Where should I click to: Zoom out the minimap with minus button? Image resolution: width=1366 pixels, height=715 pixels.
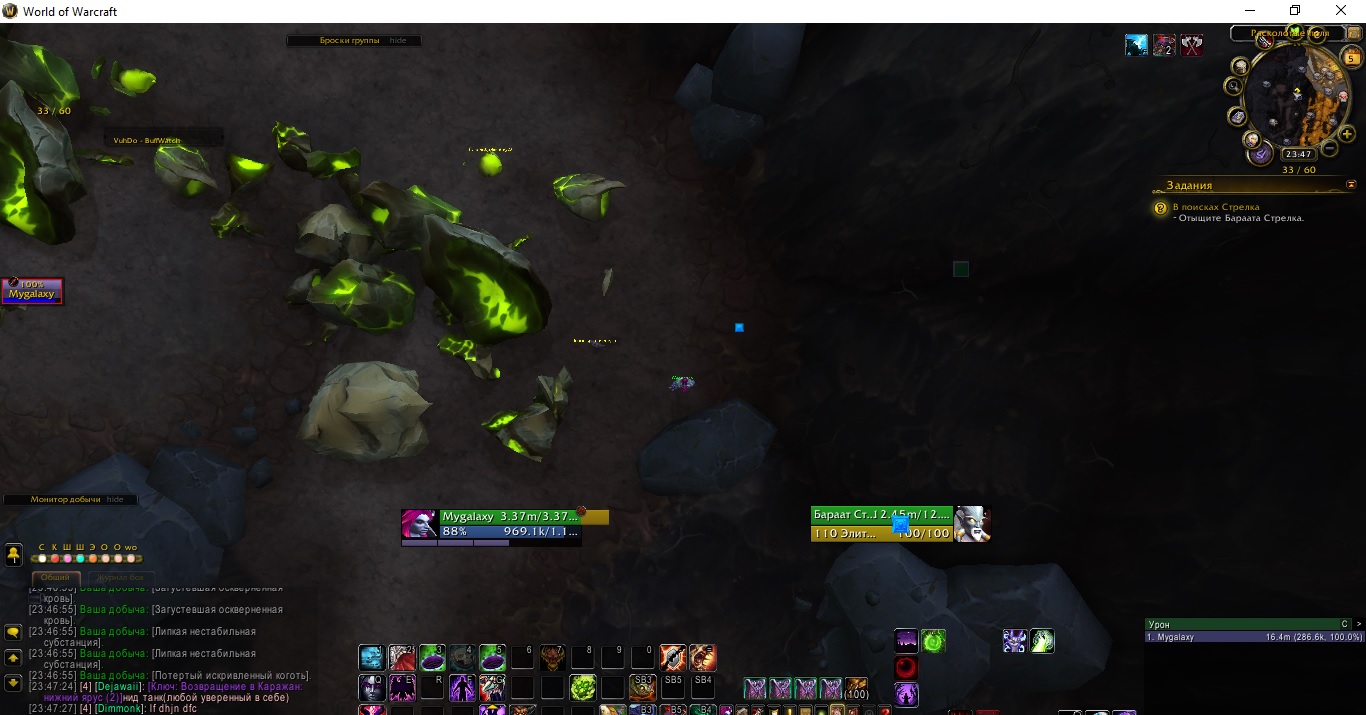coord(1330,149)
